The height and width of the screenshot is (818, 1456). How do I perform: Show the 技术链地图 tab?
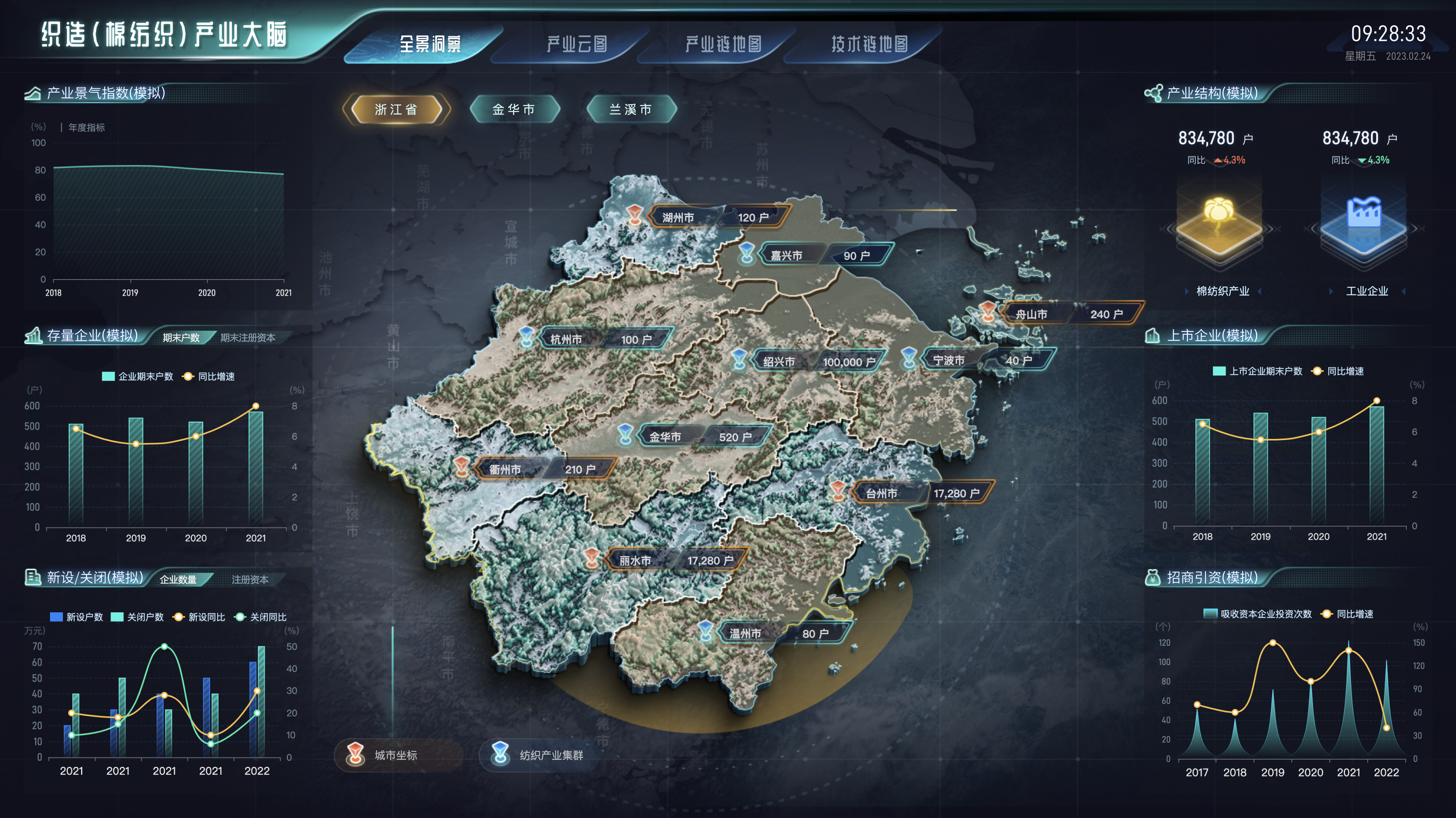coord(869,44)
